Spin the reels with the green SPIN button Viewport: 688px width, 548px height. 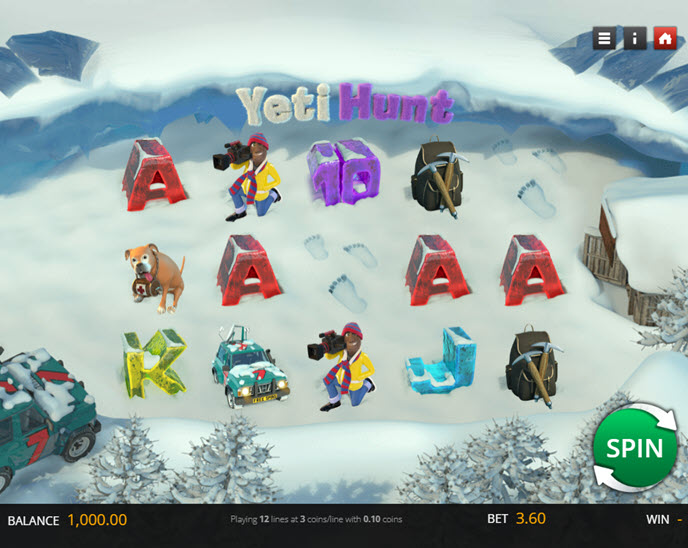633,448
